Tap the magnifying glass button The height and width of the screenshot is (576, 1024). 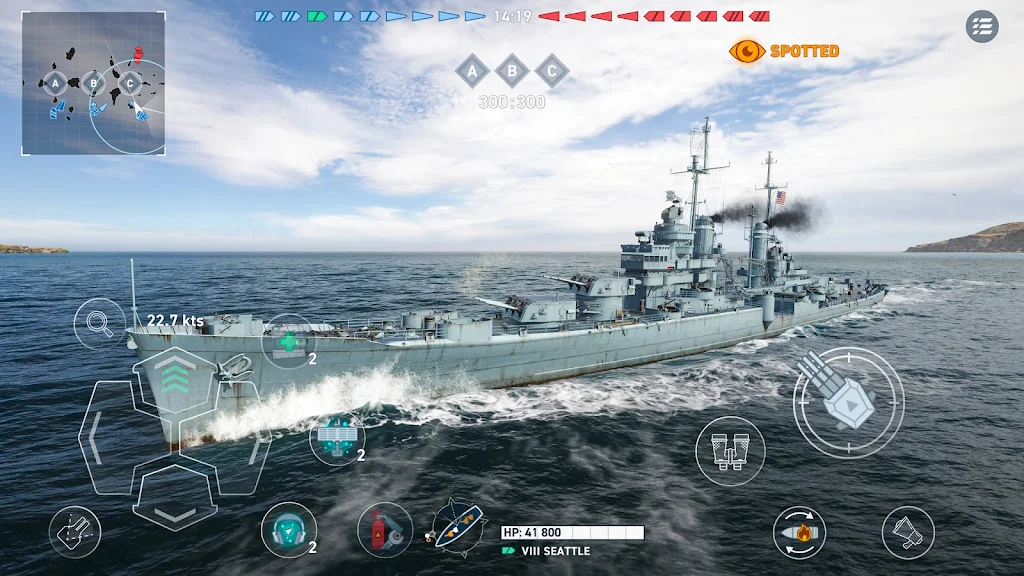pyautogui.click(x=99, y=323)
